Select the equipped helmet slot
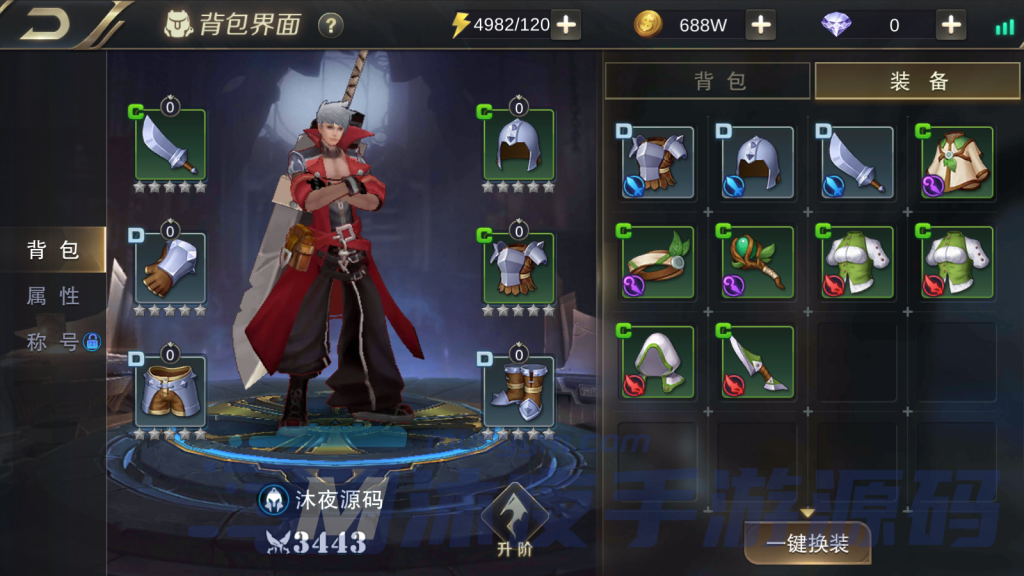This screenshot has height=576, width=1024. (x=518, y=146)
